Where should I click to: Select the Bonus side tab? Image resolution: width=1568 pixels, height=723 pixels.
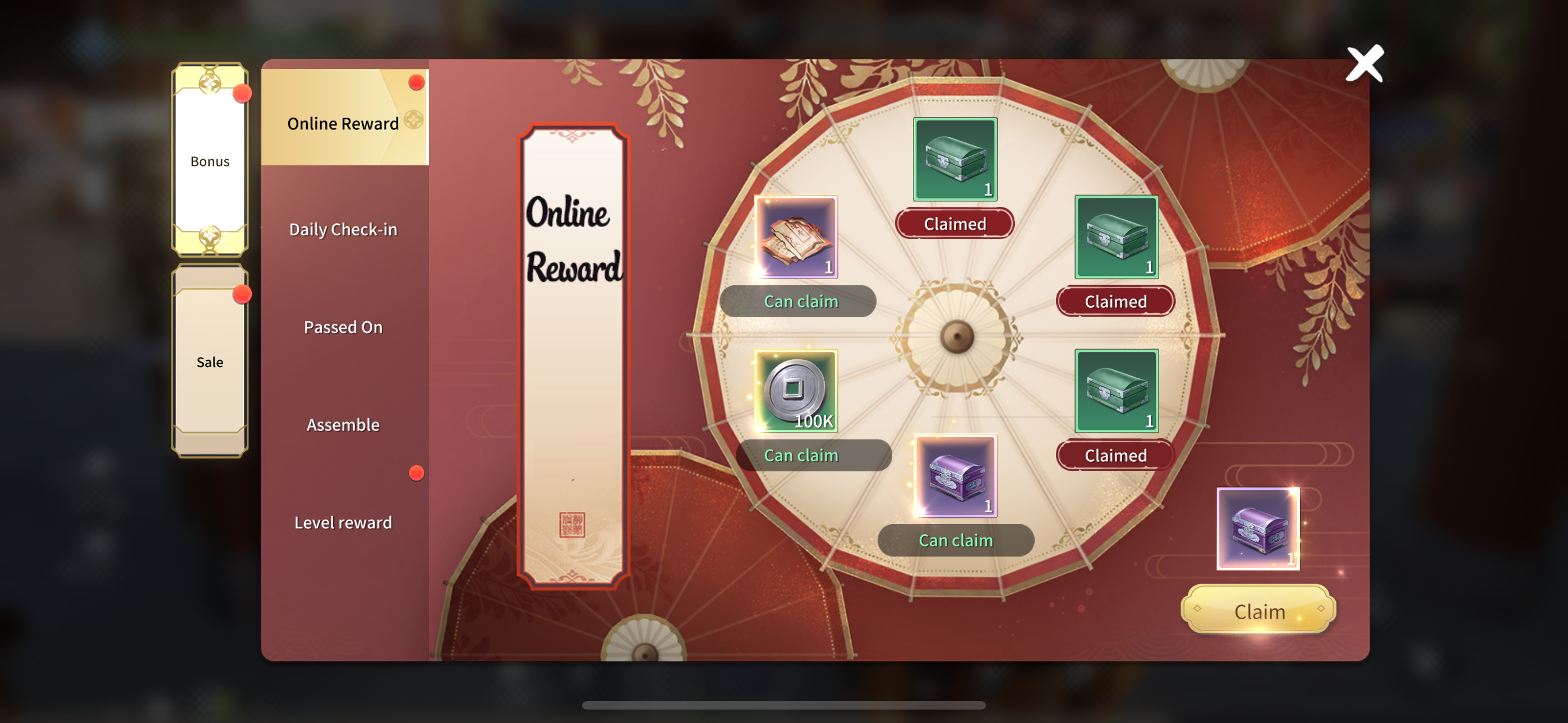click(209, 161)
